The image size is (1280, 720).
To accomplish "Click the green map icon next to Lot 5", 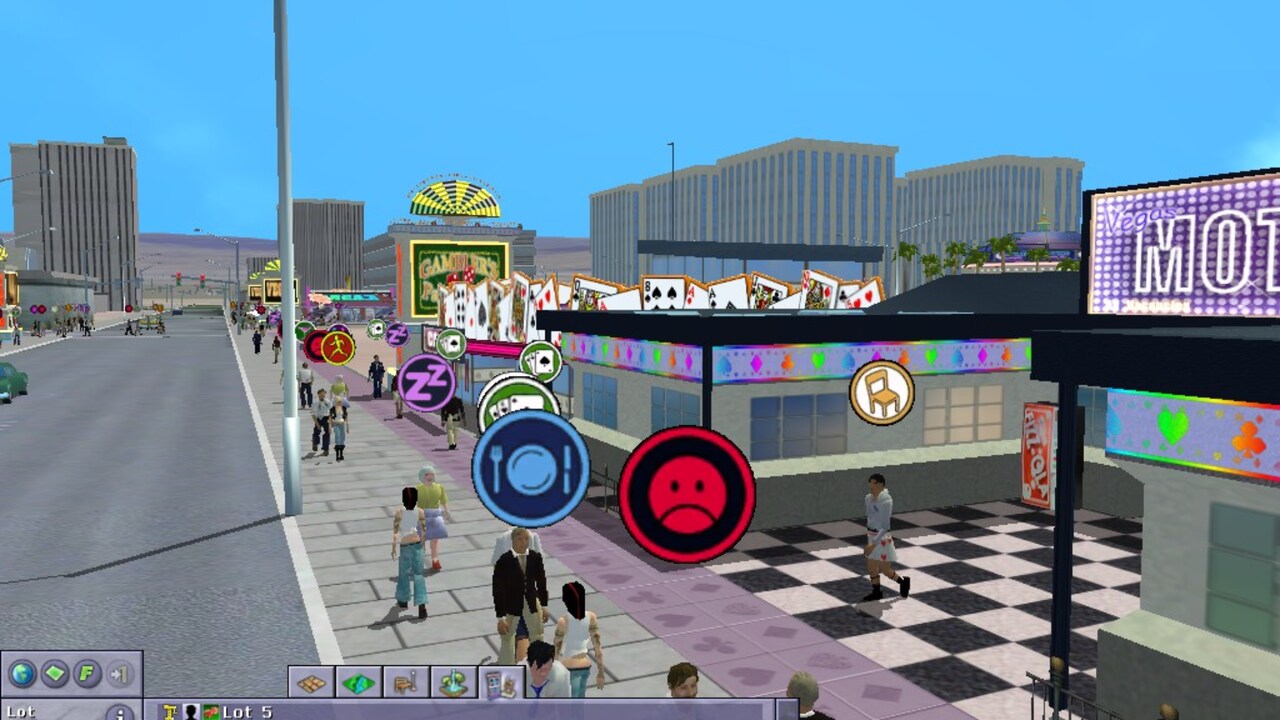I will (212, 712).
